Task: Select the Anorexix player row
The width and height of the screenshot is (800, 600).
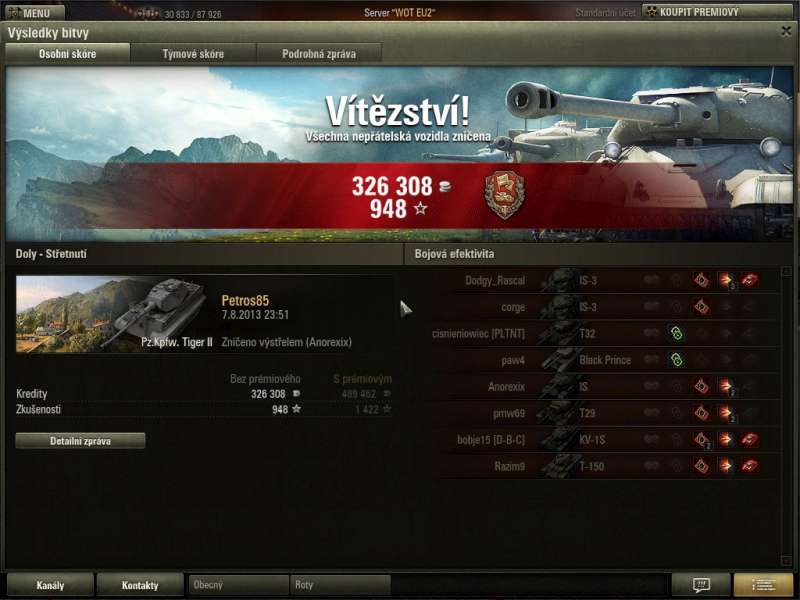Action: [600, 387]
